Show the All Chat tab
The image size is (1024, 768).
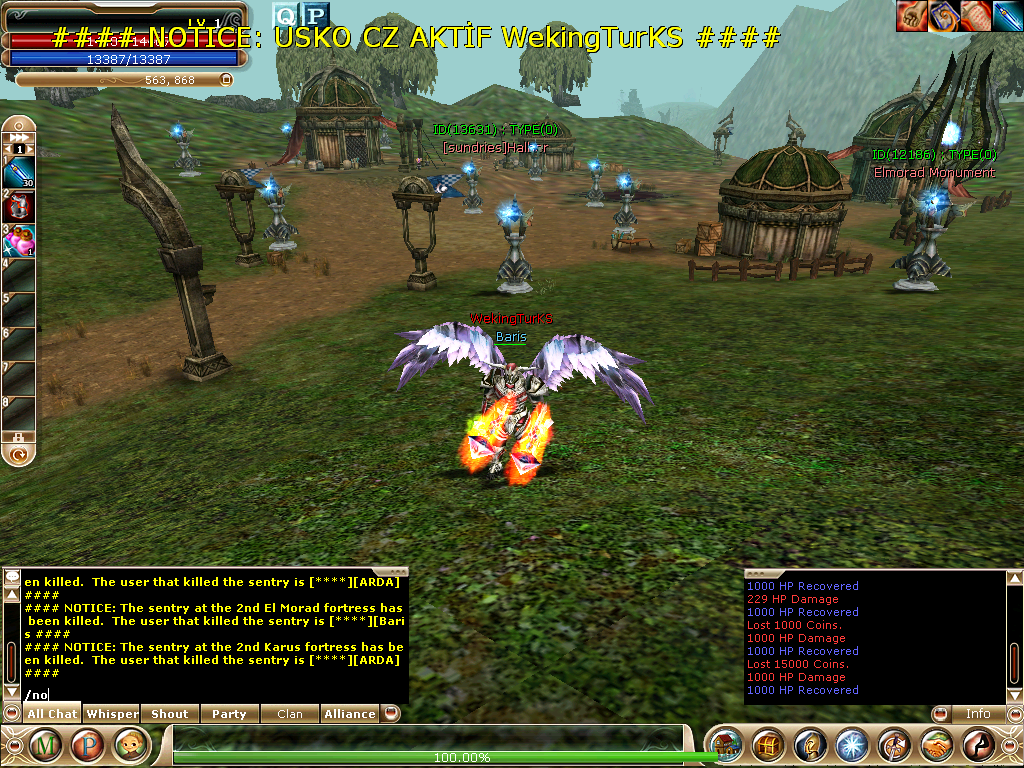tap(52, 714)
